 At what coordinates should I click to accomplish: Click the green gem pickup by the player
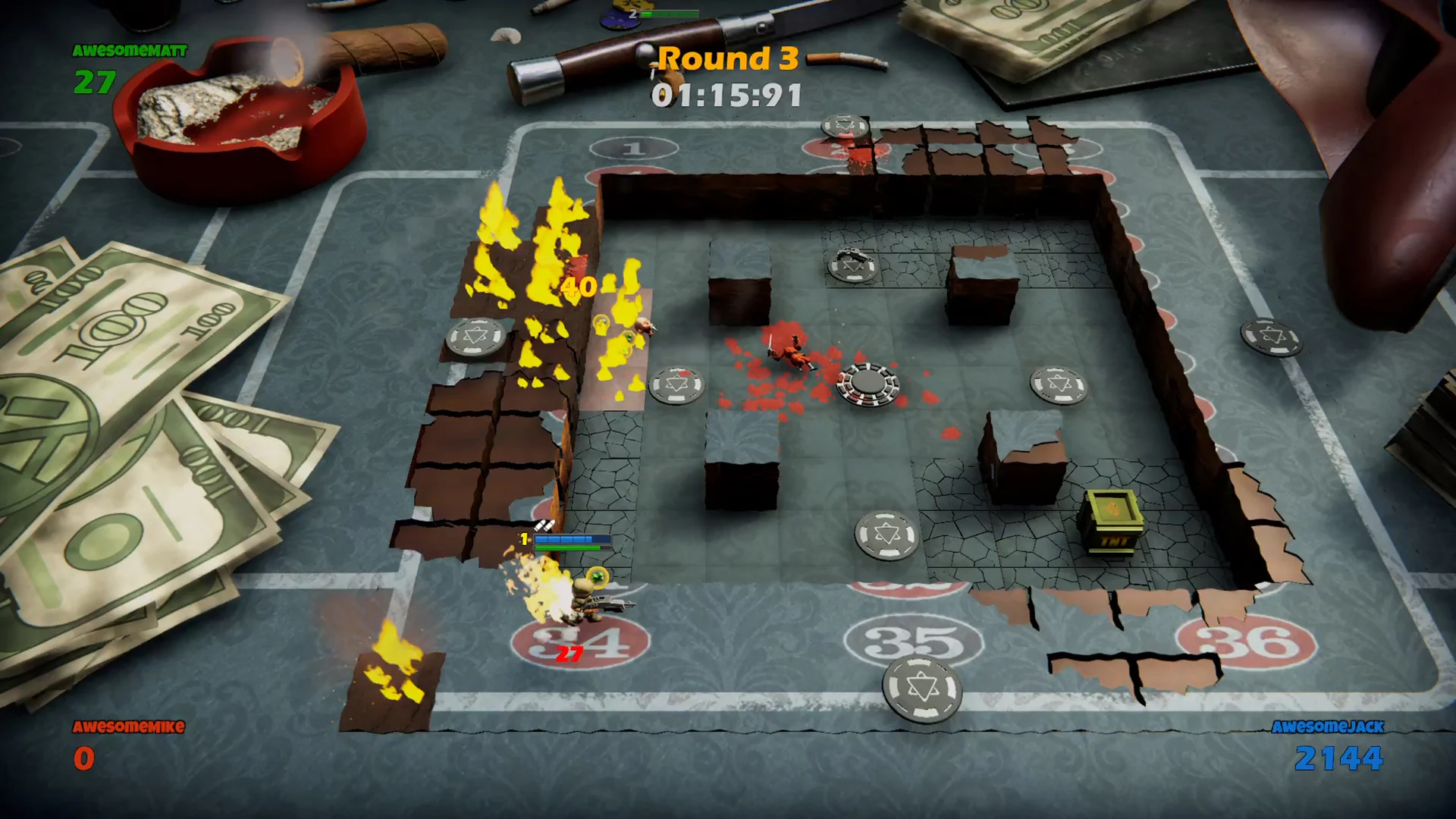coord(597,578)
